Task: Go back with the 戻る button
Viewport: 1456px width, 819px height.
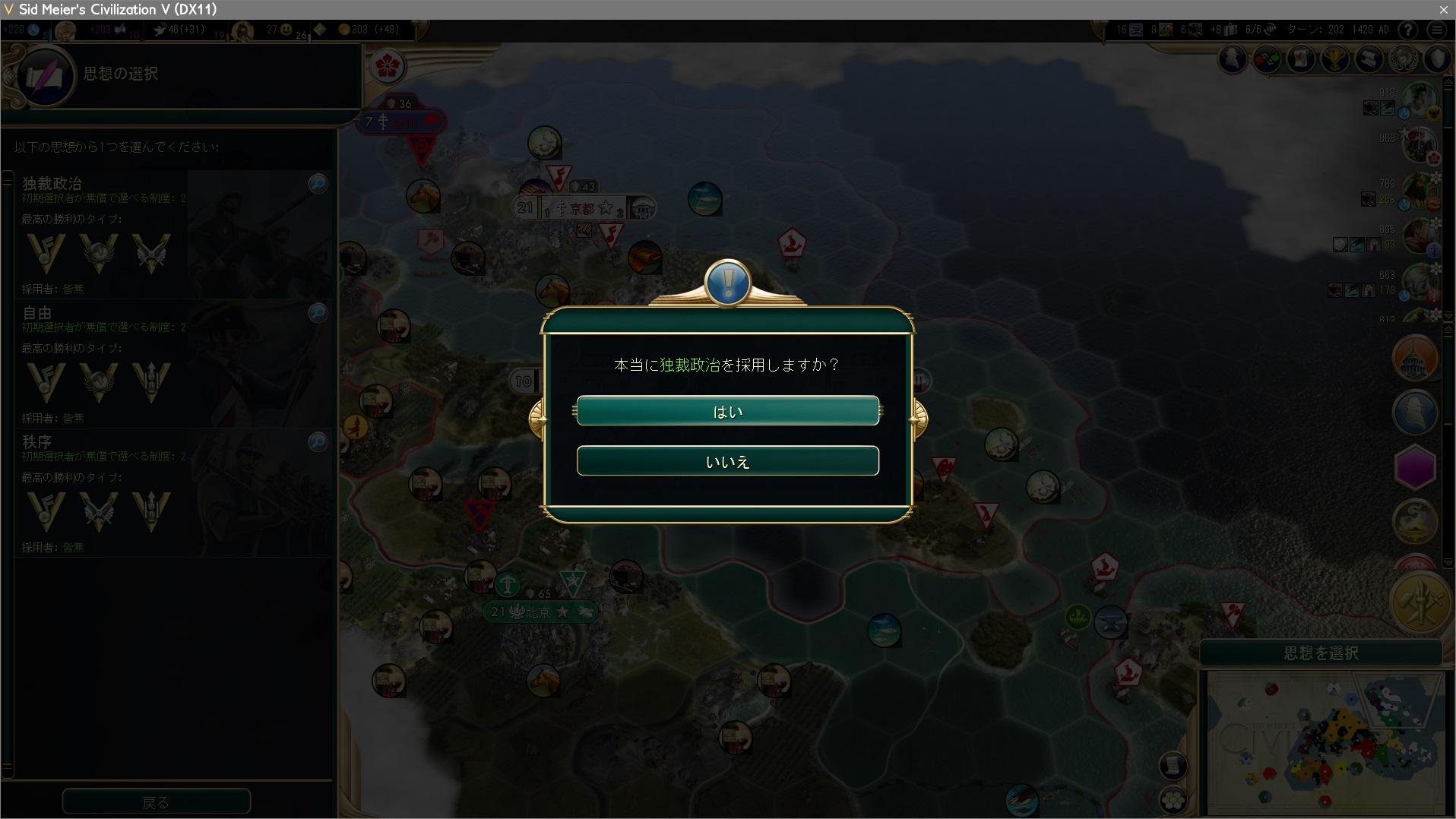Action: 156,802
